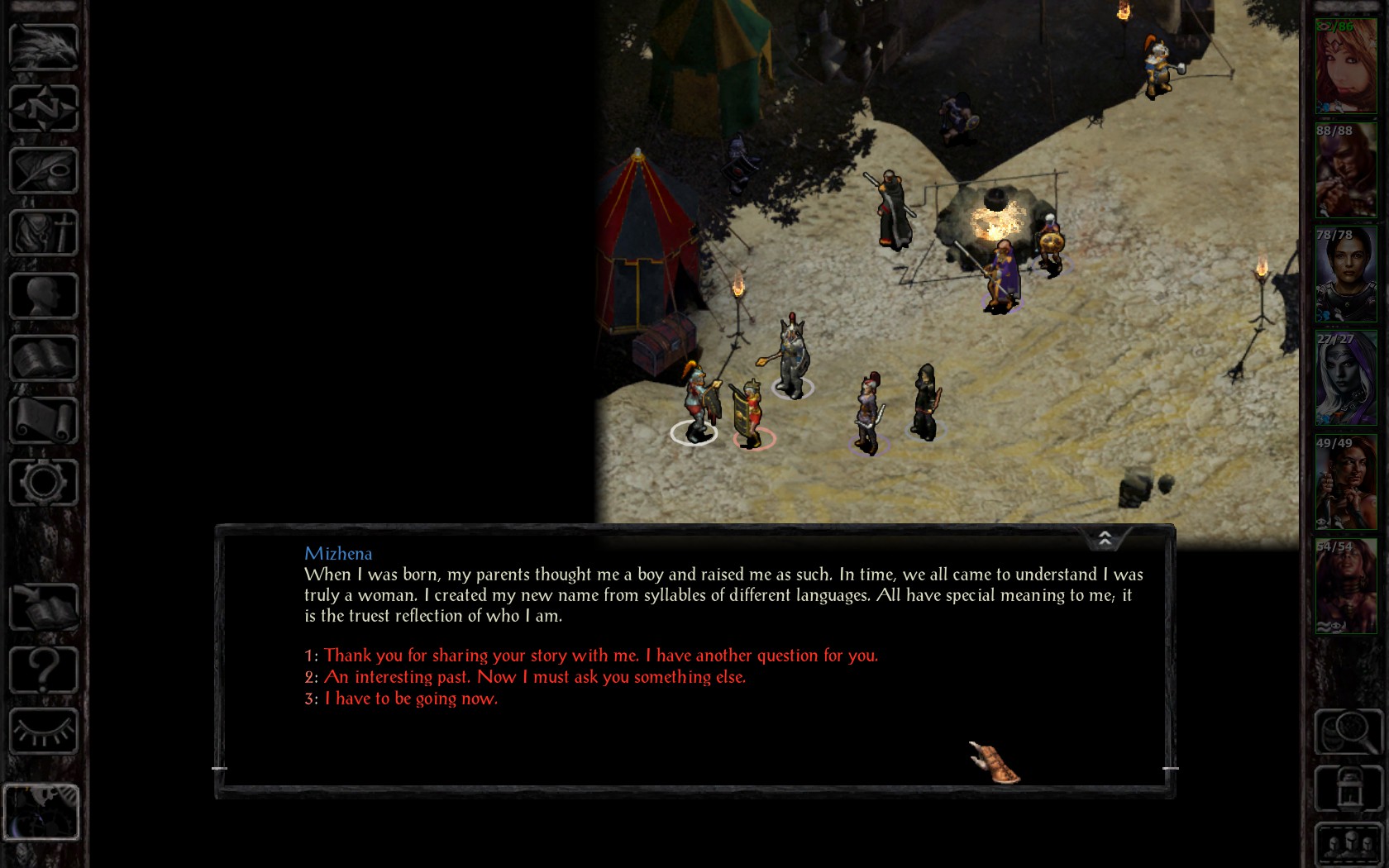
Task: Choose reply thanking Mizhena for sharing her story
Action: click(x=600, y=656)
